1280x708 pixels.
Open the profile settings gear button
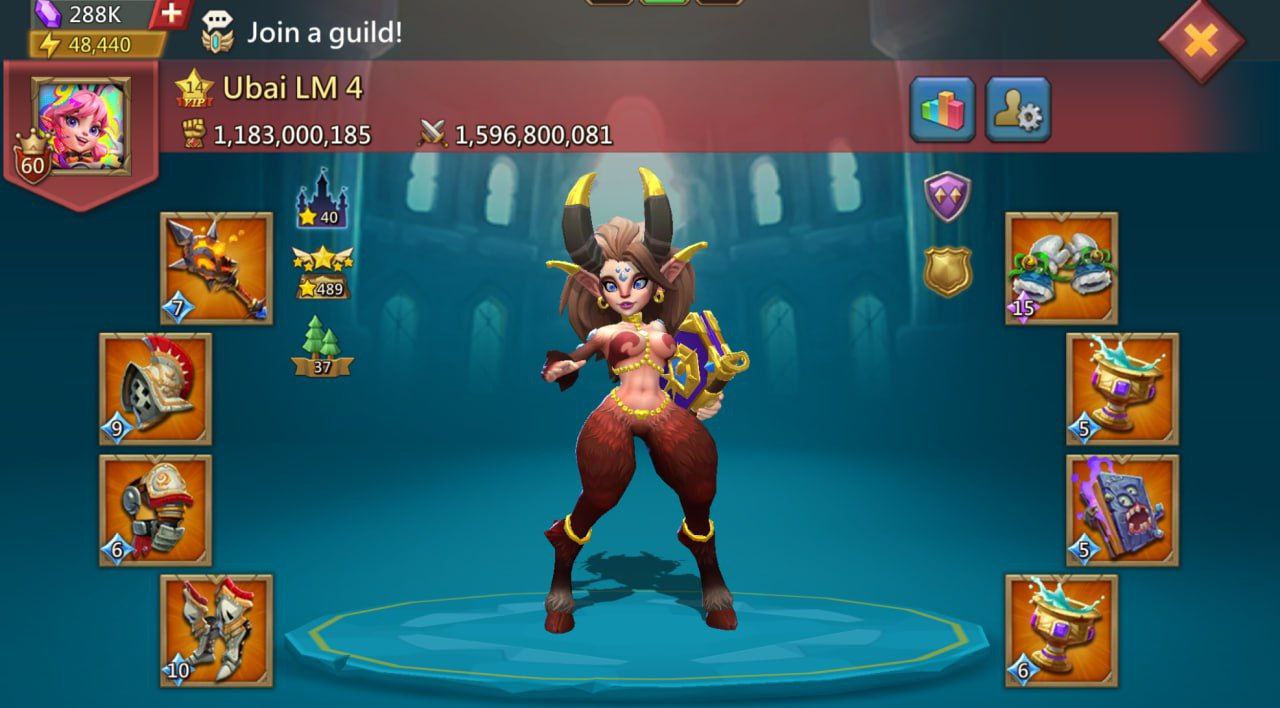[1018, 109]
